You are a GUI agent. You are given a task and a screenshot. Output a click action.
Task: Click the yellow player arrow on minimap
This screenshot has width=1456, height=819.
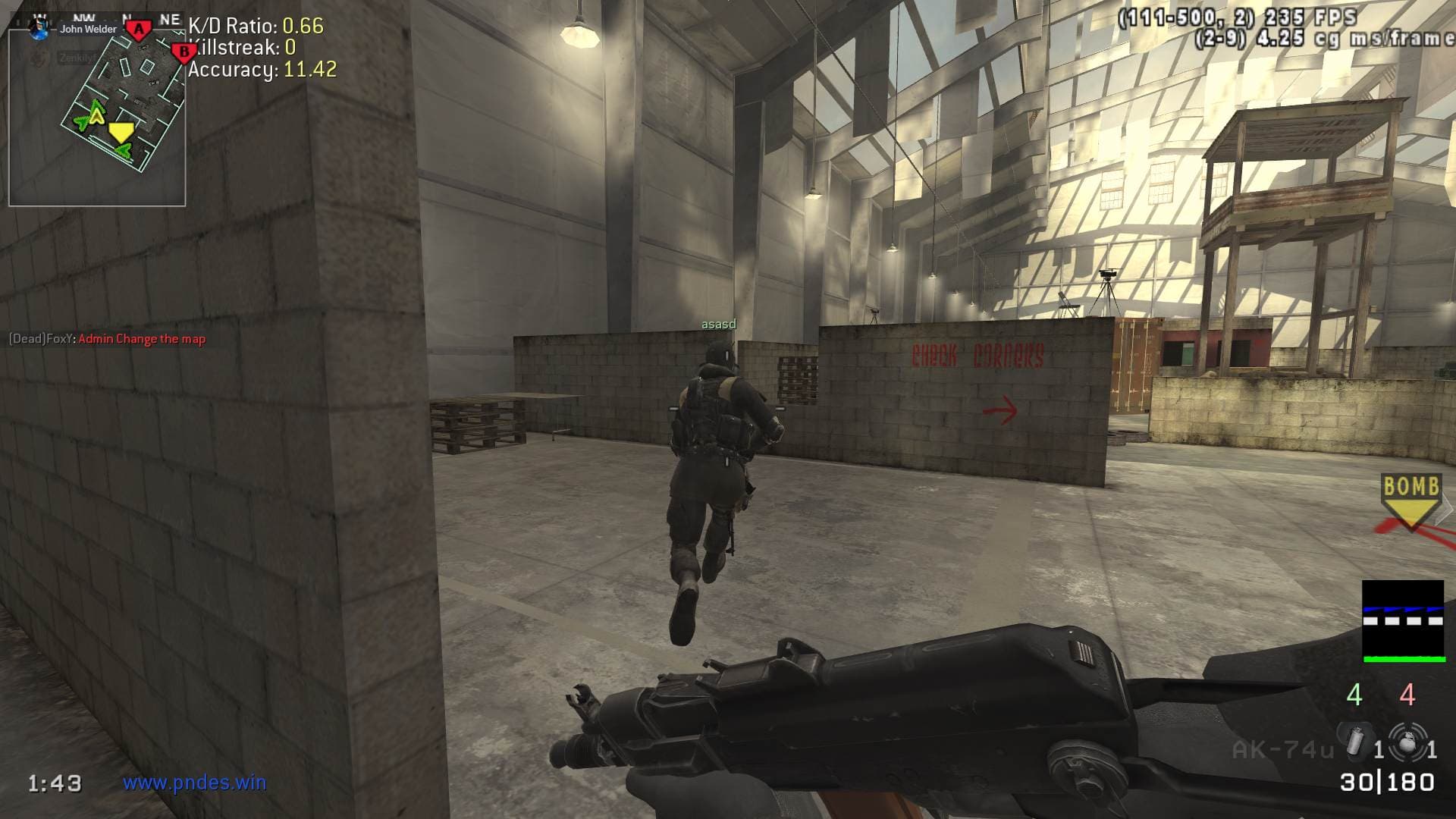click(120, 133)
